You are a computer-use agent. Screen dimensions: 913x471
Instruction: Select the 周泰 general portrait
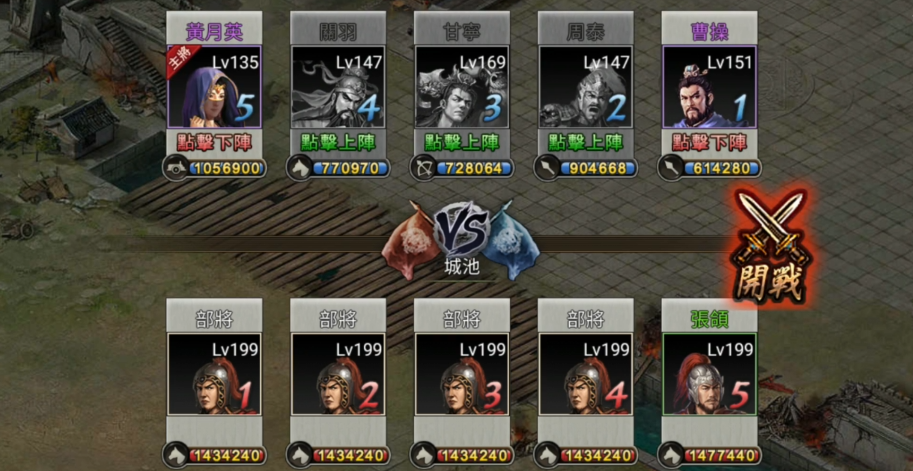586,88
